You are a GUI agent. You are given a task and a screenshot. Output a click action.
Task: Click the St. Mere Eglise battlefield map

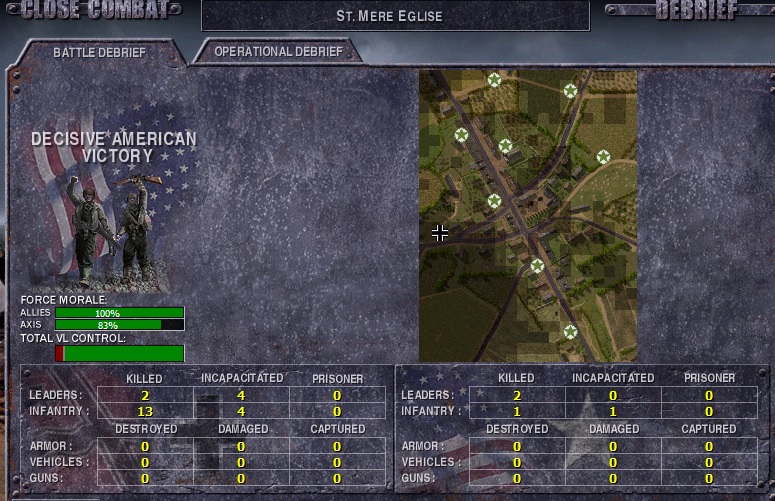pyautogui.click(x=527, y=215)
